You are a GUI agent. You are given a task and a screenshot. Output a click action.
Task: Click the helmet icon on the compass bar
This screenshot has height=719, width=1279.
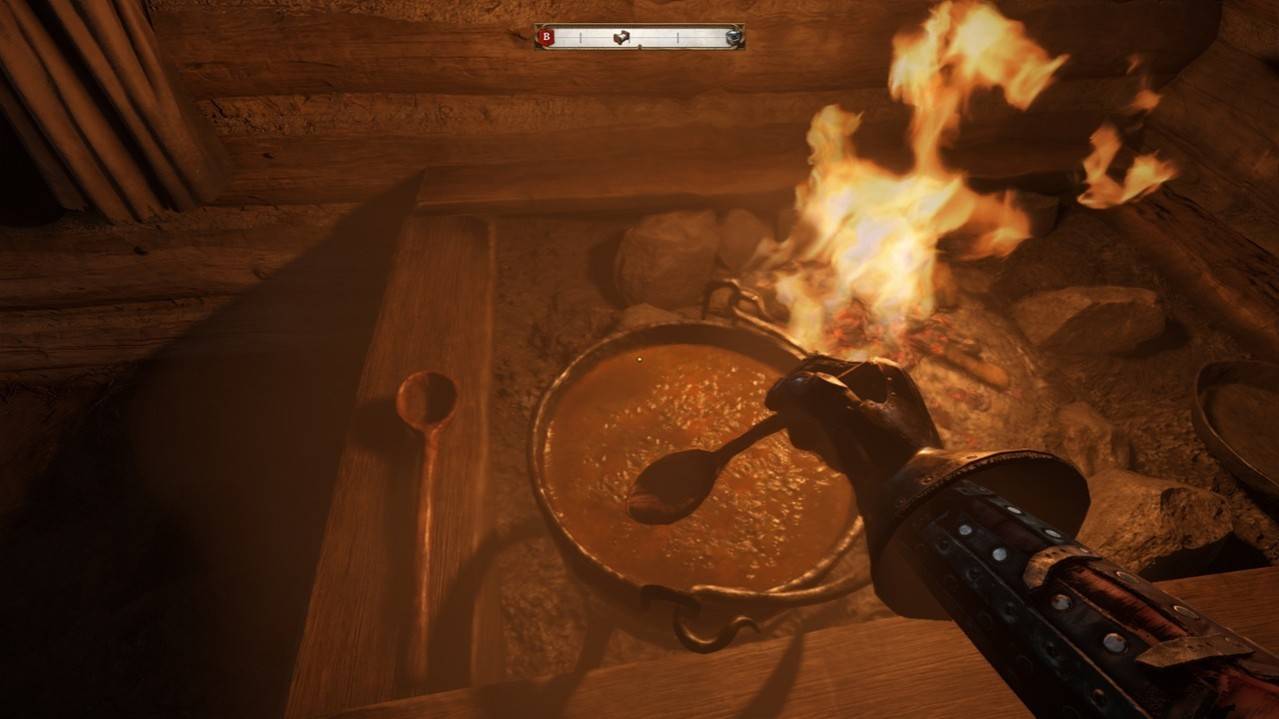tap(733, 37)
